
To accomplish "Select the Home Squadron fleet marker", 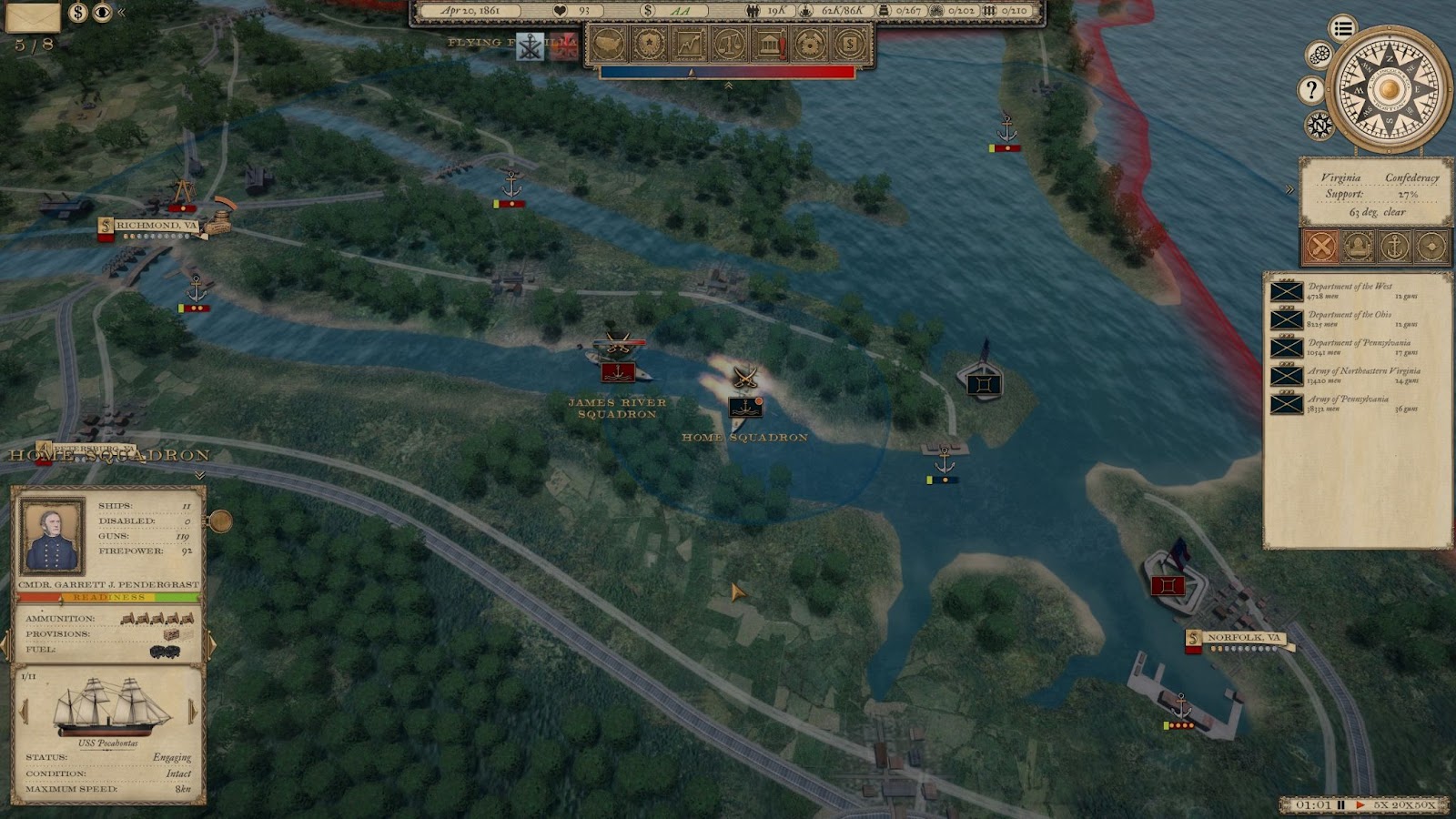I will tap(745, 406).
